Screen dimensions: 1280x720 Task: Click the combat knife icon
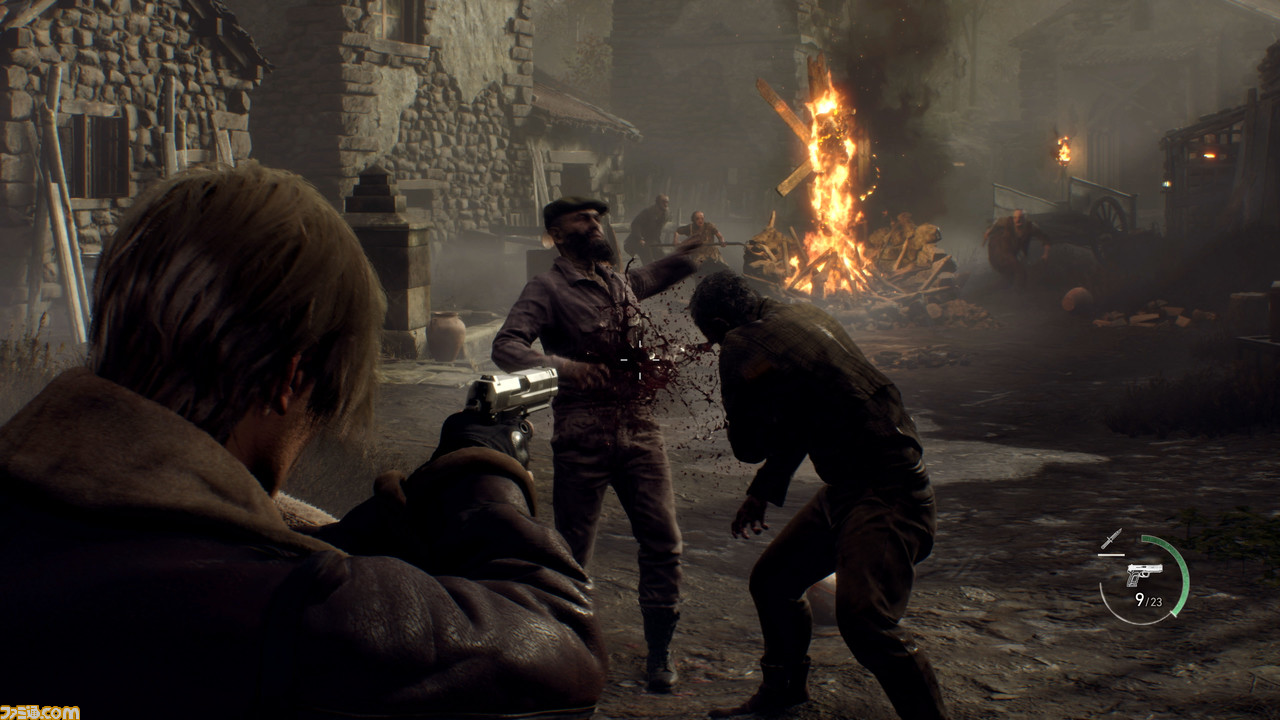[x=1111, y=539]
